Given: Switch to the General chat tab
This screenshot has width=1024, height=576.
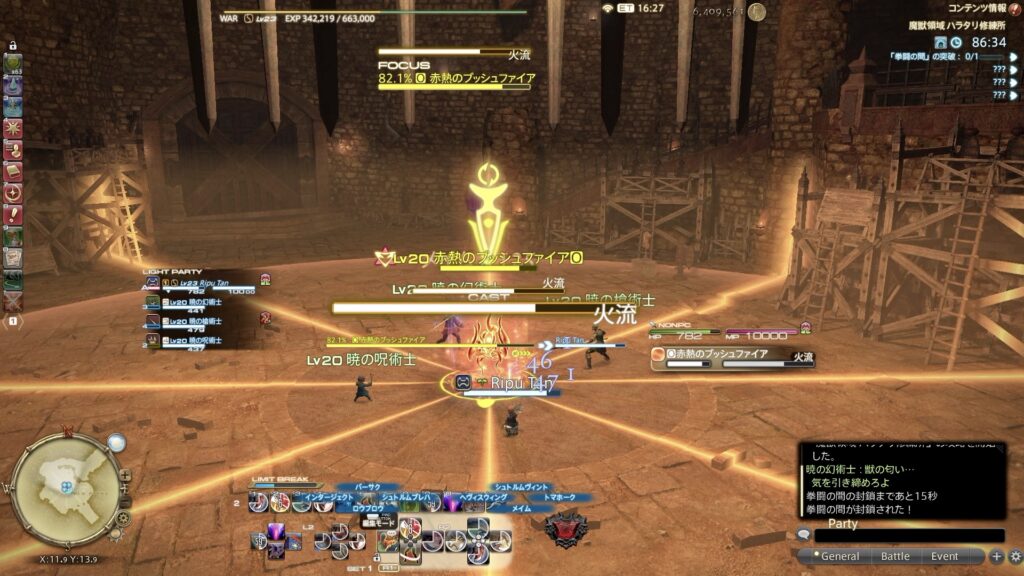Looking at the screenshot, I should (839, 556).
